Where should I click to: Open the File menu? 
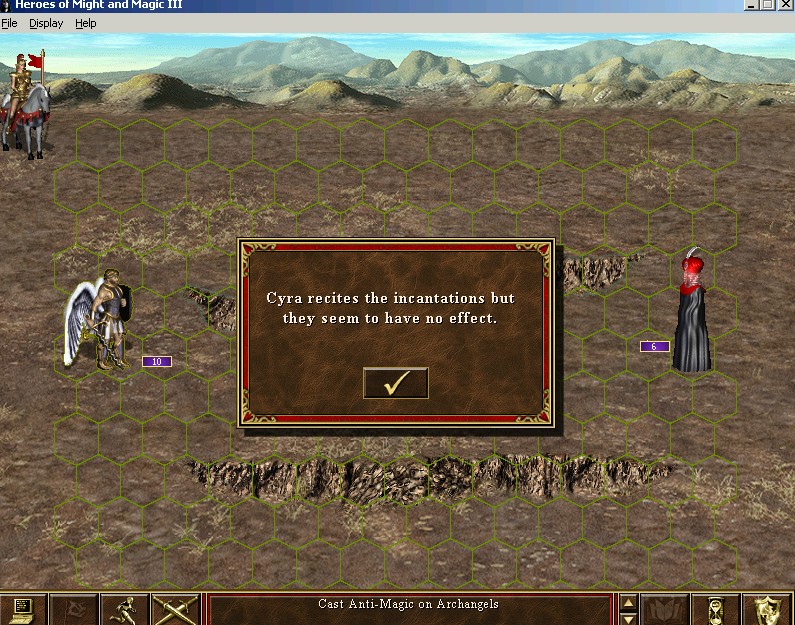point(9,23)
